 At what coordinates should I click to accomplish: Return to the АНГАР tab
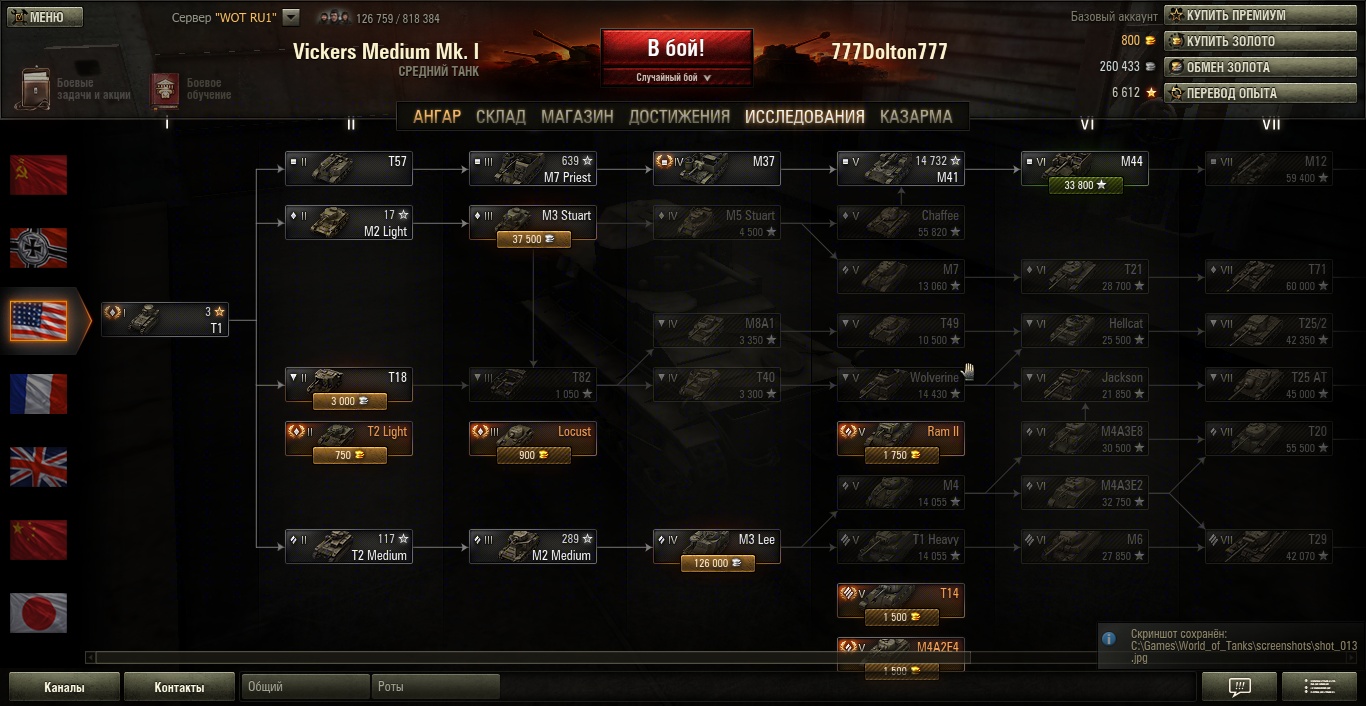(437, 116)
